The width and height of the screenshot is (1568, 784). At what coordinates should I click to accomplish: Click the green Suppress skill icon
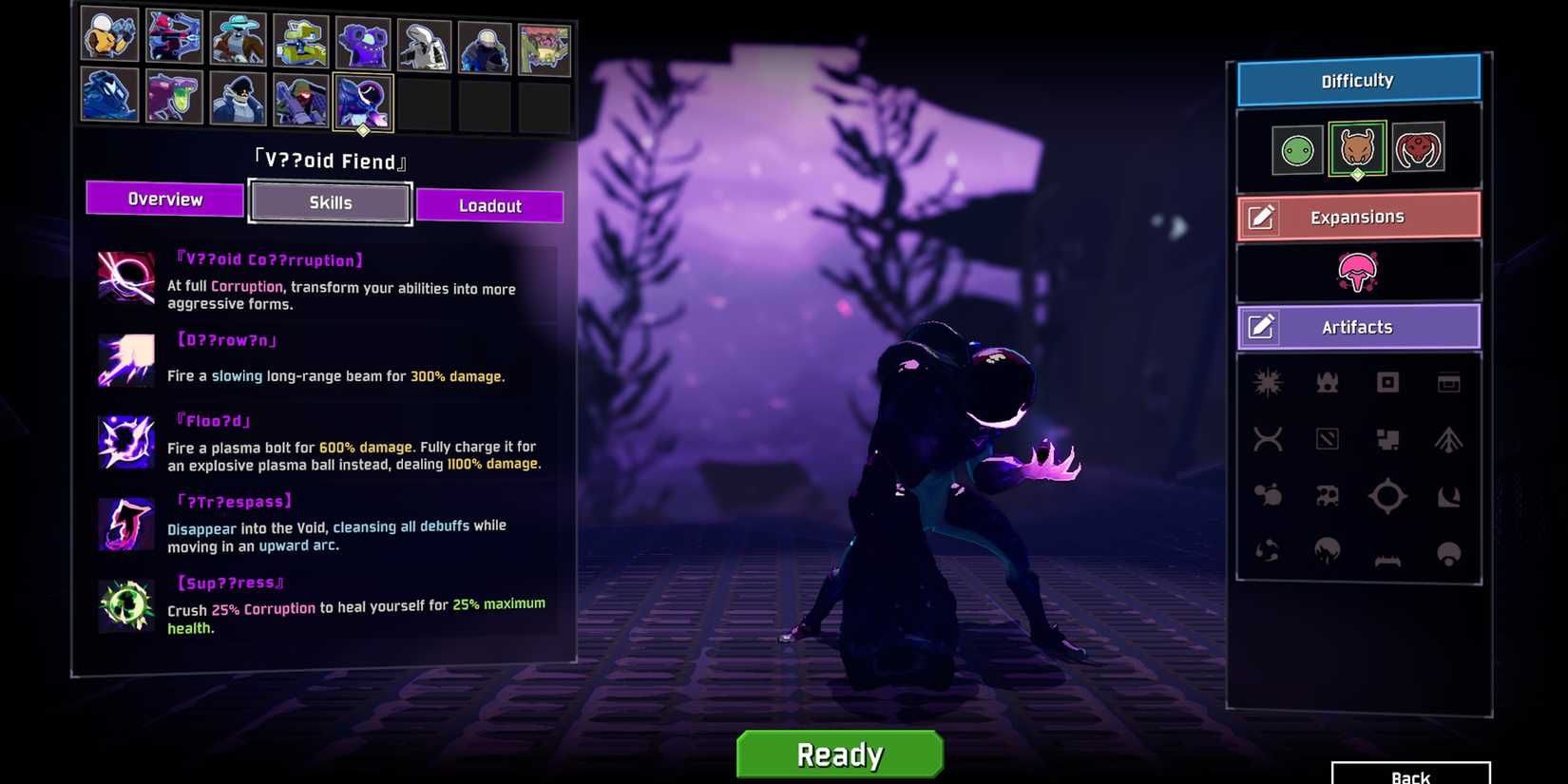(125, 605)
